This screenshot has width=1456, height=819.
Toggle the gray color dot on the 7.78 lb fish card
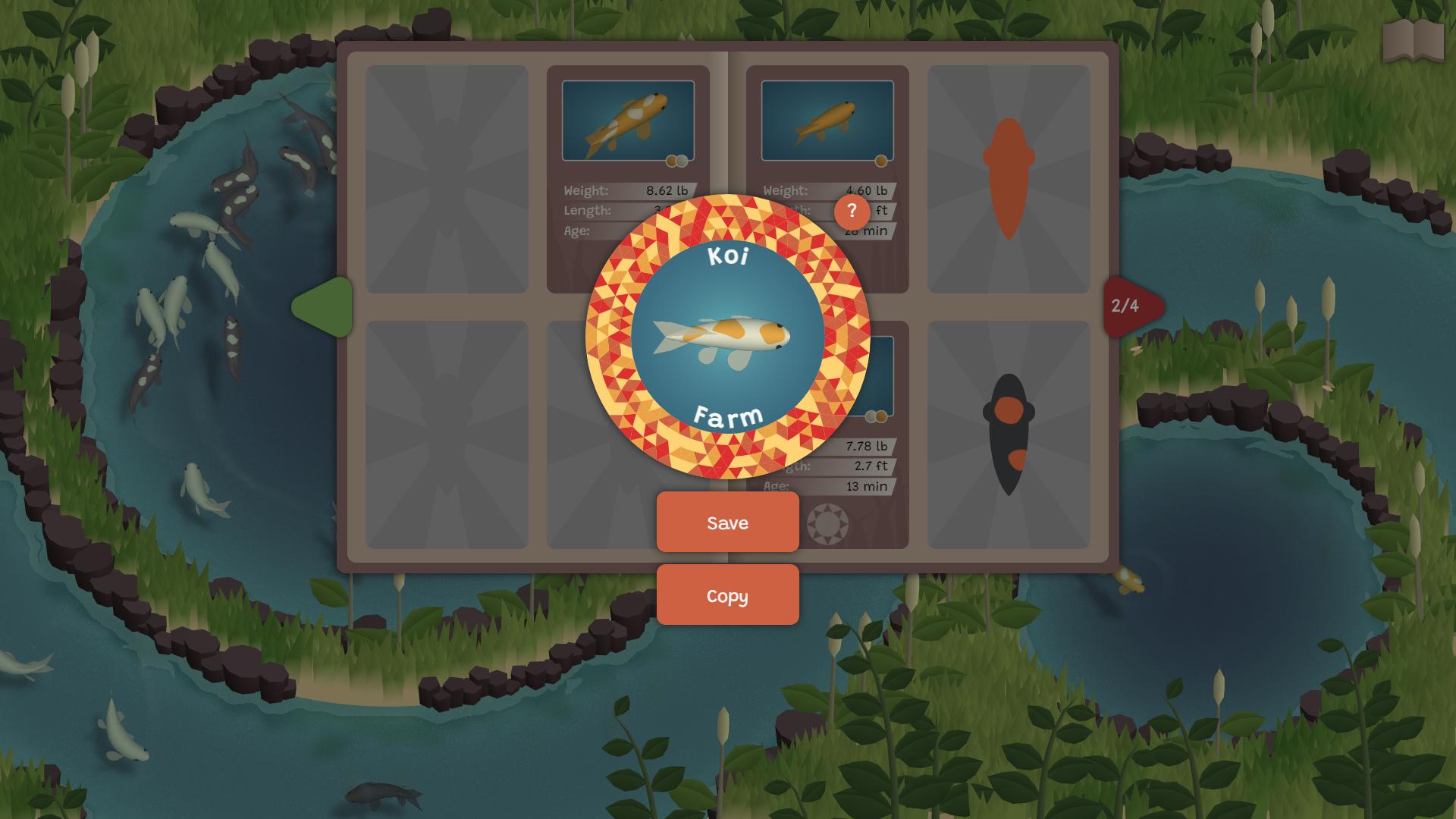click(869, 416)
